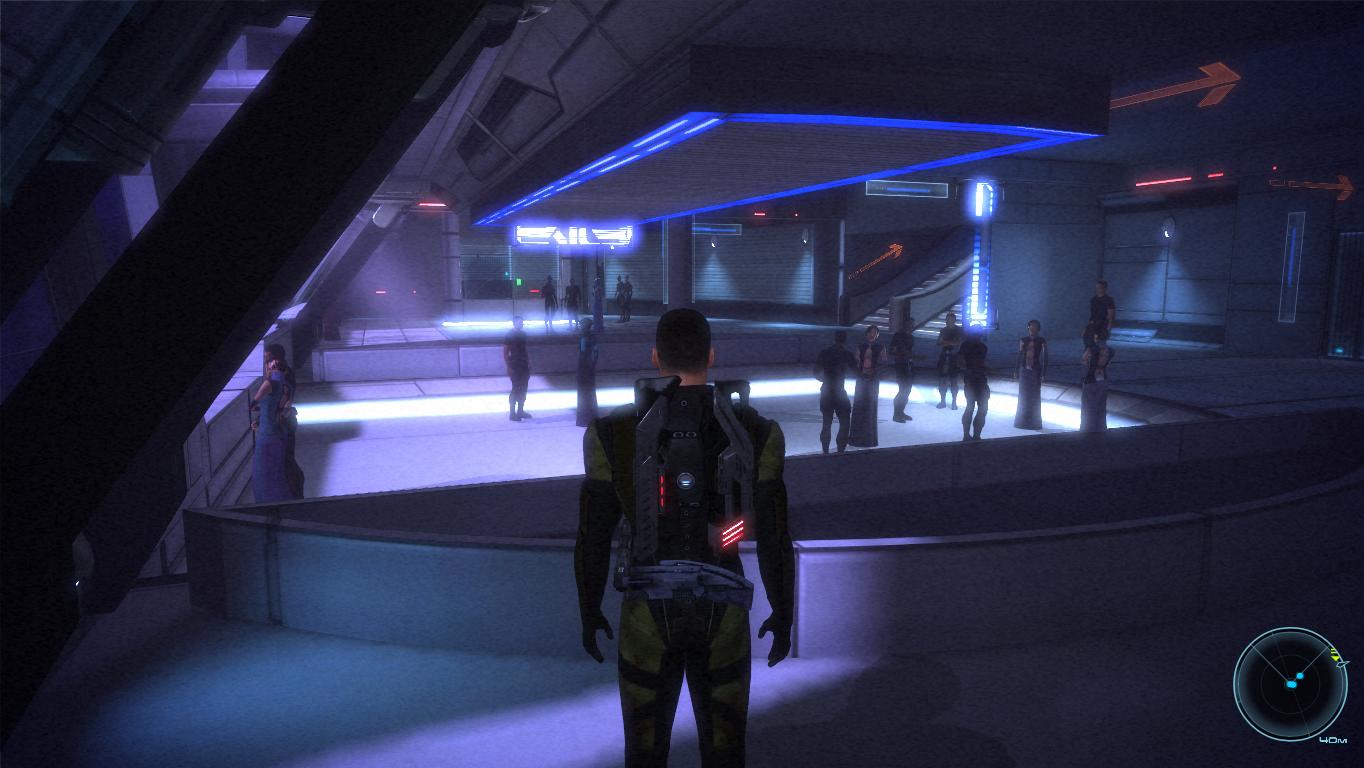Image resolution: width=1364 pixels, height=768 pixels.
Task: Click the circular radar minimap
Action: (1290, 683)
